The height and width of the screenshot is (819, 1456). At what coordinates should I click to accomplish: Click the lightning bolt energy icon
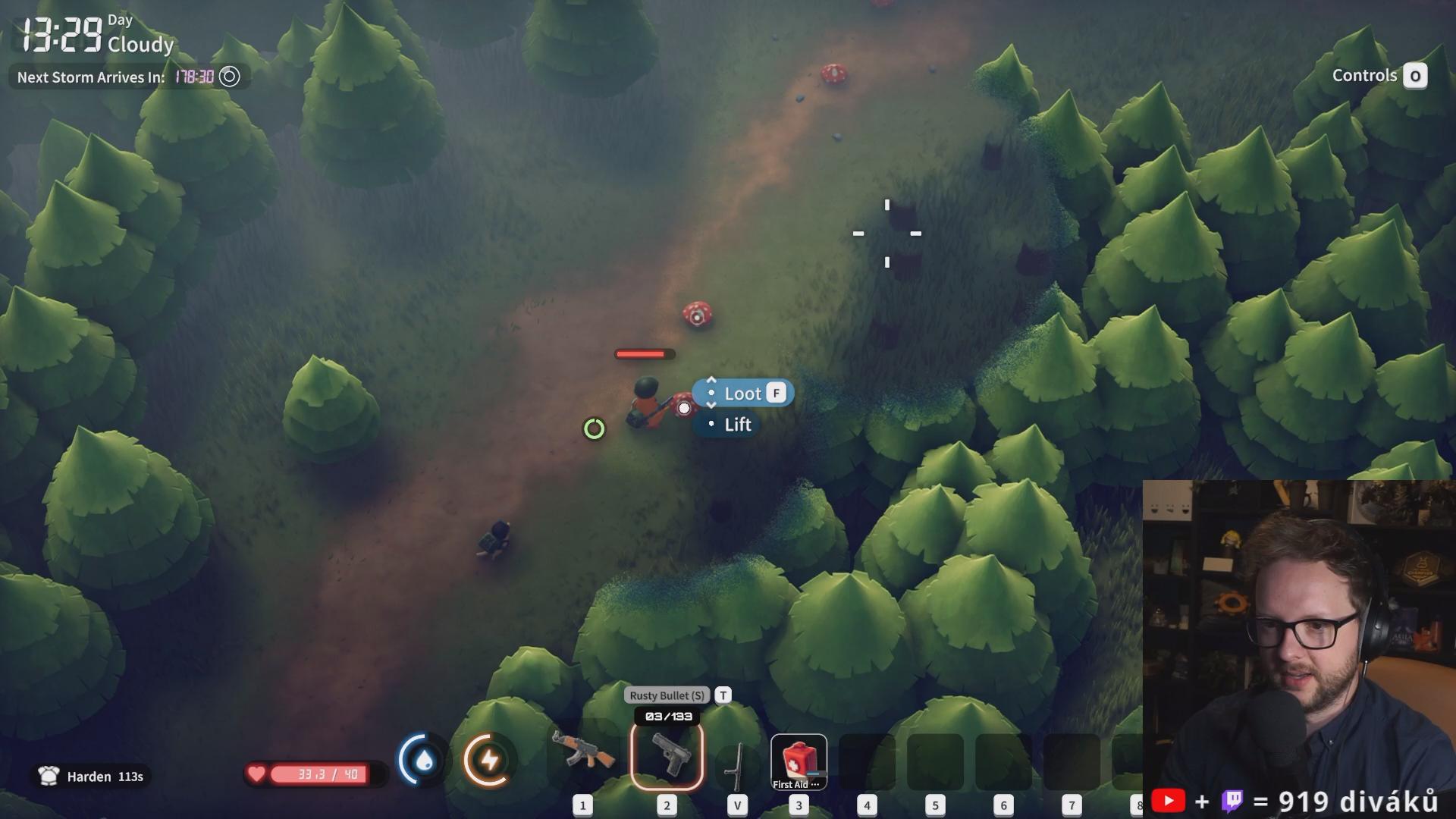pos(489,760)
